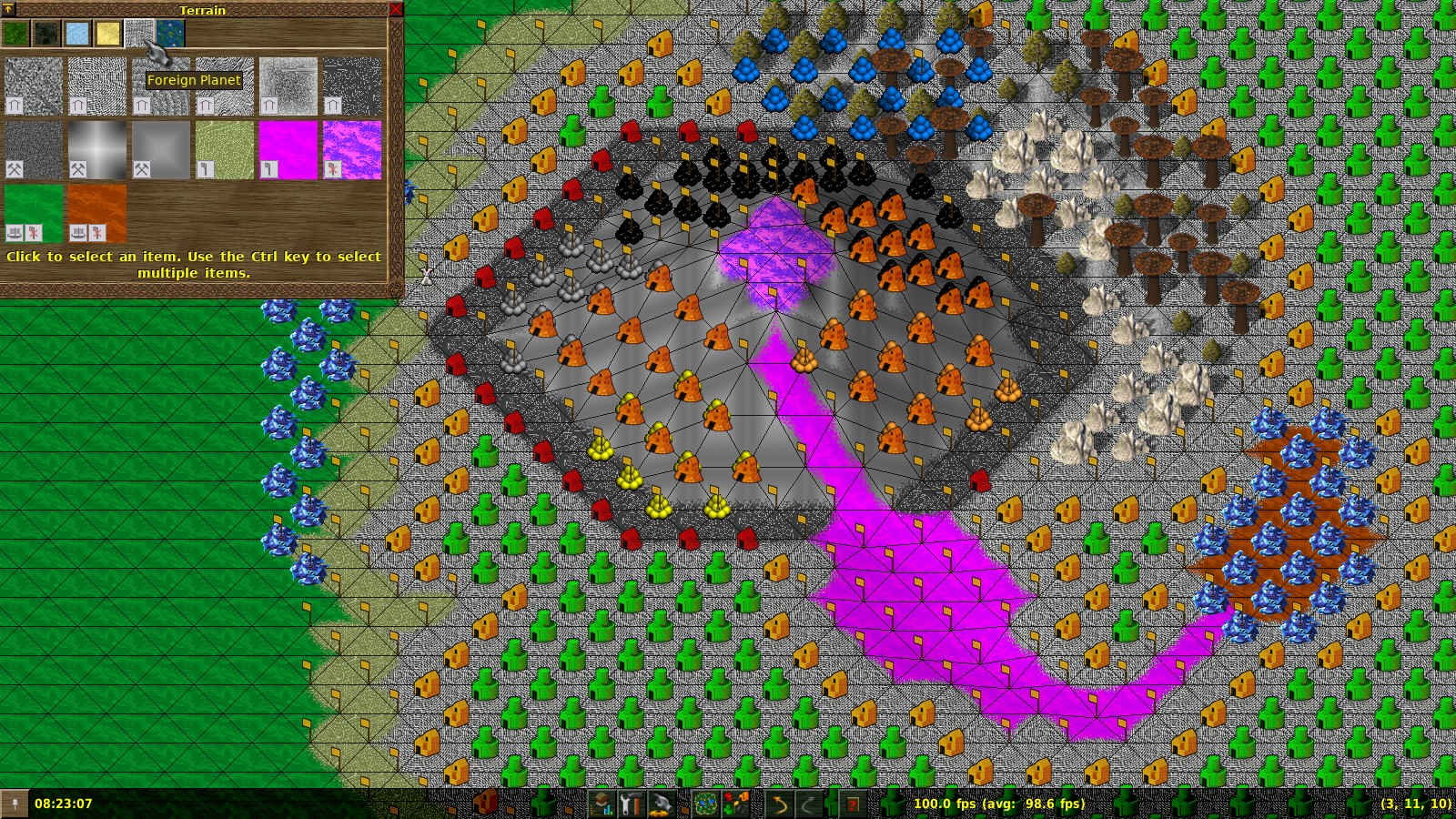
Task: Switch to the blue water terrain tab
Action: (x=170, y=34)
